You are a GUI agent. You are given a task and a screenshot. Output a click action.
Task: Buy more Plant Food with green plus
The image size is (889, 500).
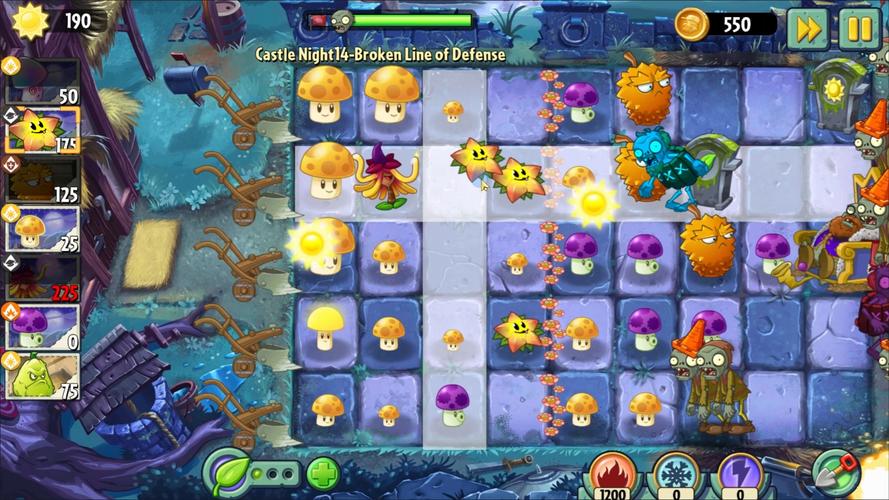tap(323, 473)
